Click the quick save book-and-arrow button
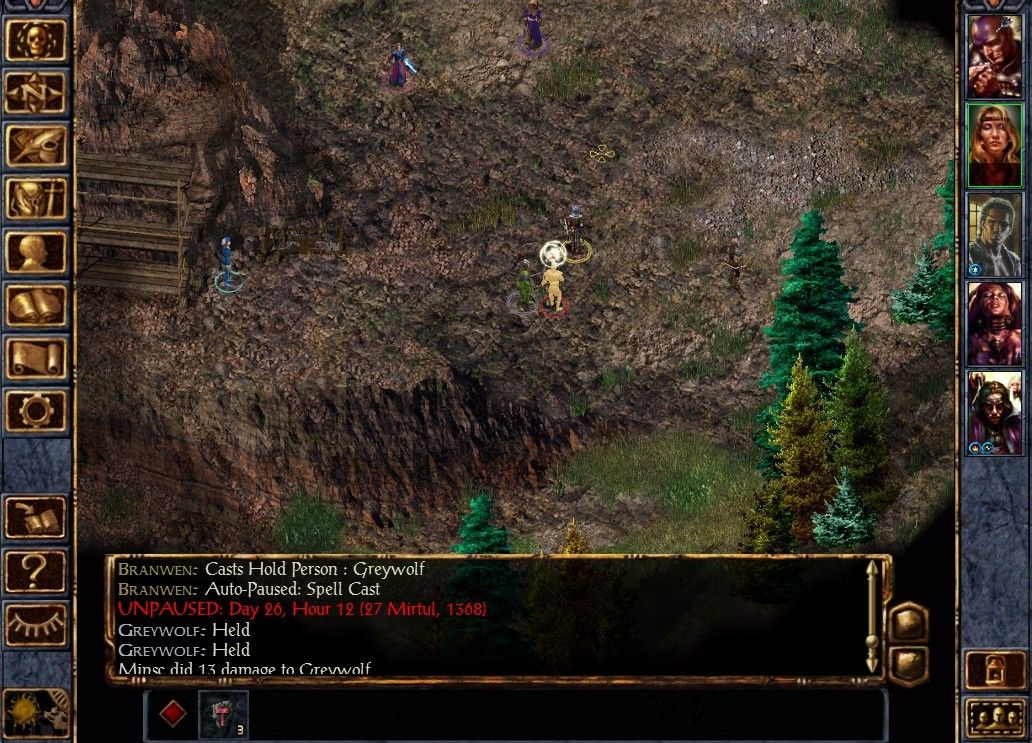The height and width of the screenshot is (743, 1032). click(36, 518)
